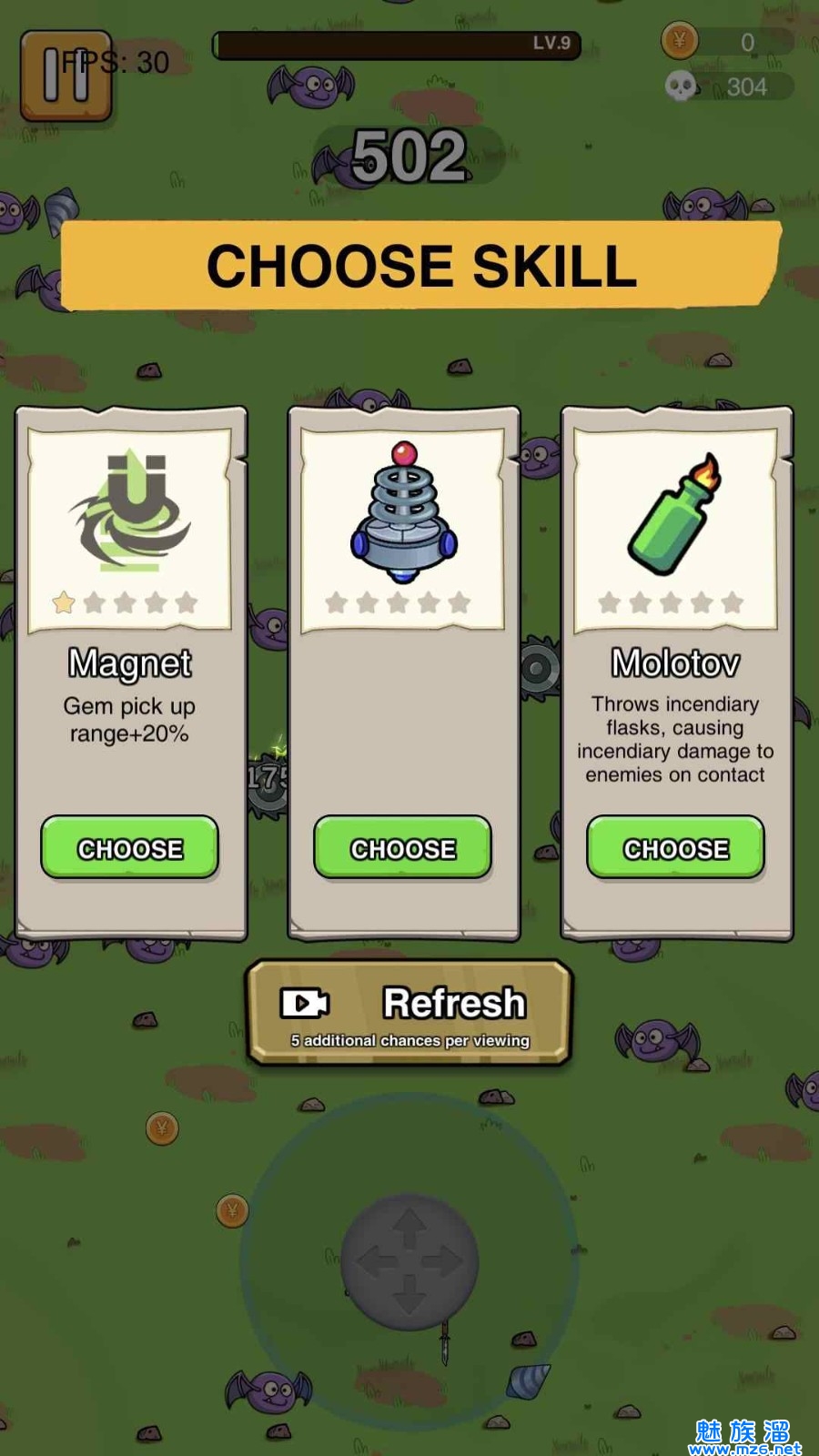Image resolution: width=819 pixels, height=1456 pixels.
Task: Tap the virtual joystick pad
Action: 409,1261
